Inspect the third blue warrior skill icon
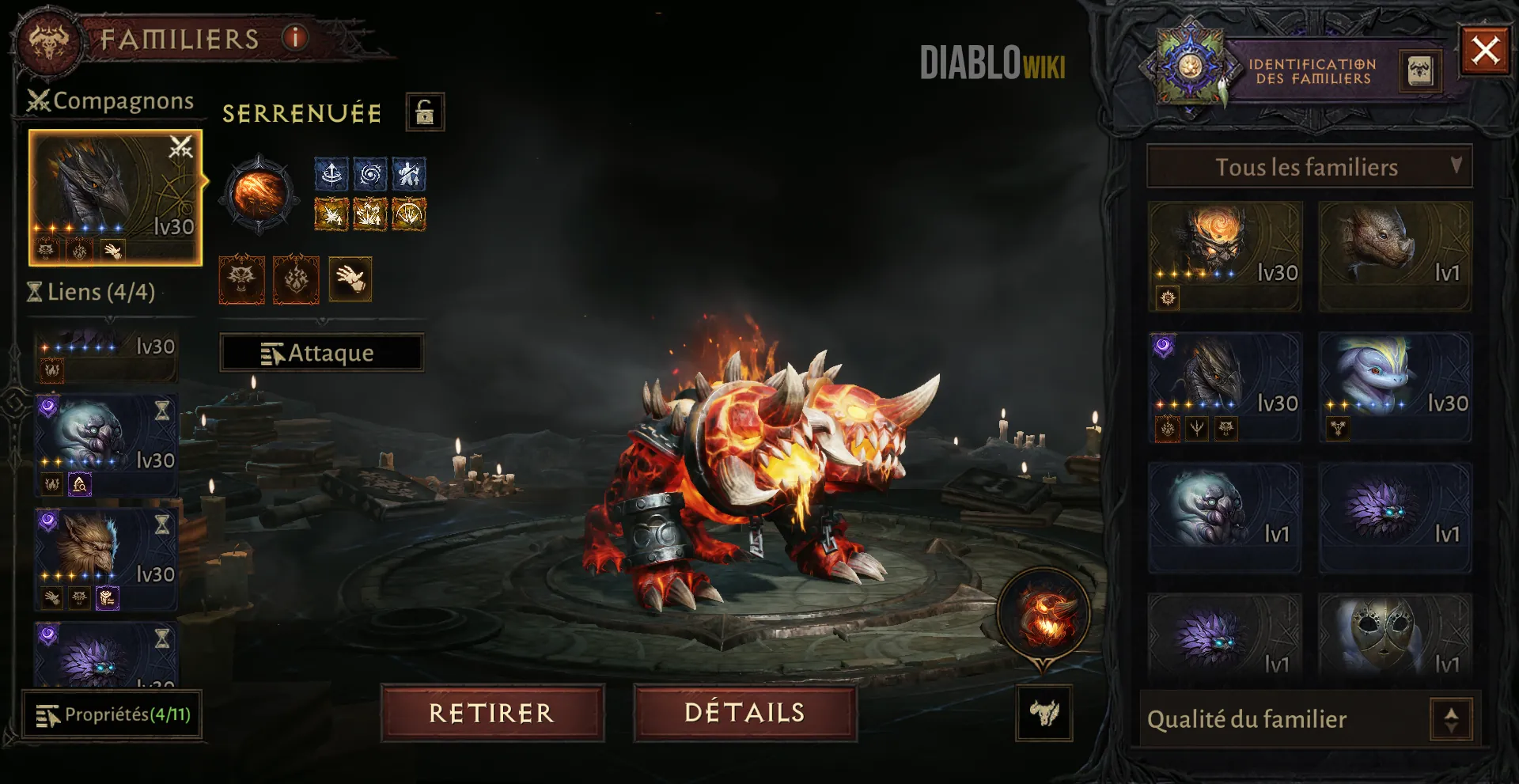The height and width of the screenshot is (784, 1519). coord(410,173)
